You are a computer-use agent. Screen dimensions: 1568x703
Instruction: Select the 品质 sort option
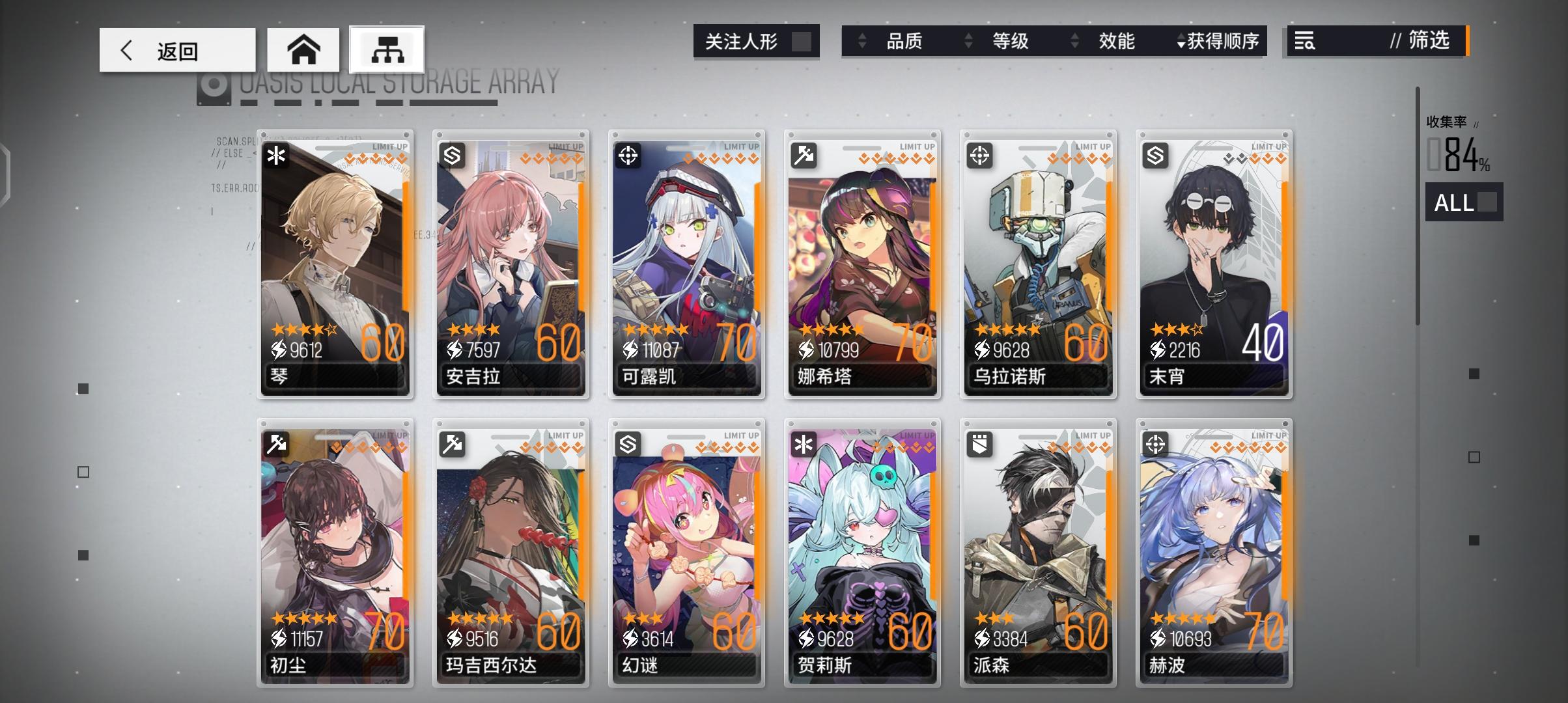click(905, 41)
